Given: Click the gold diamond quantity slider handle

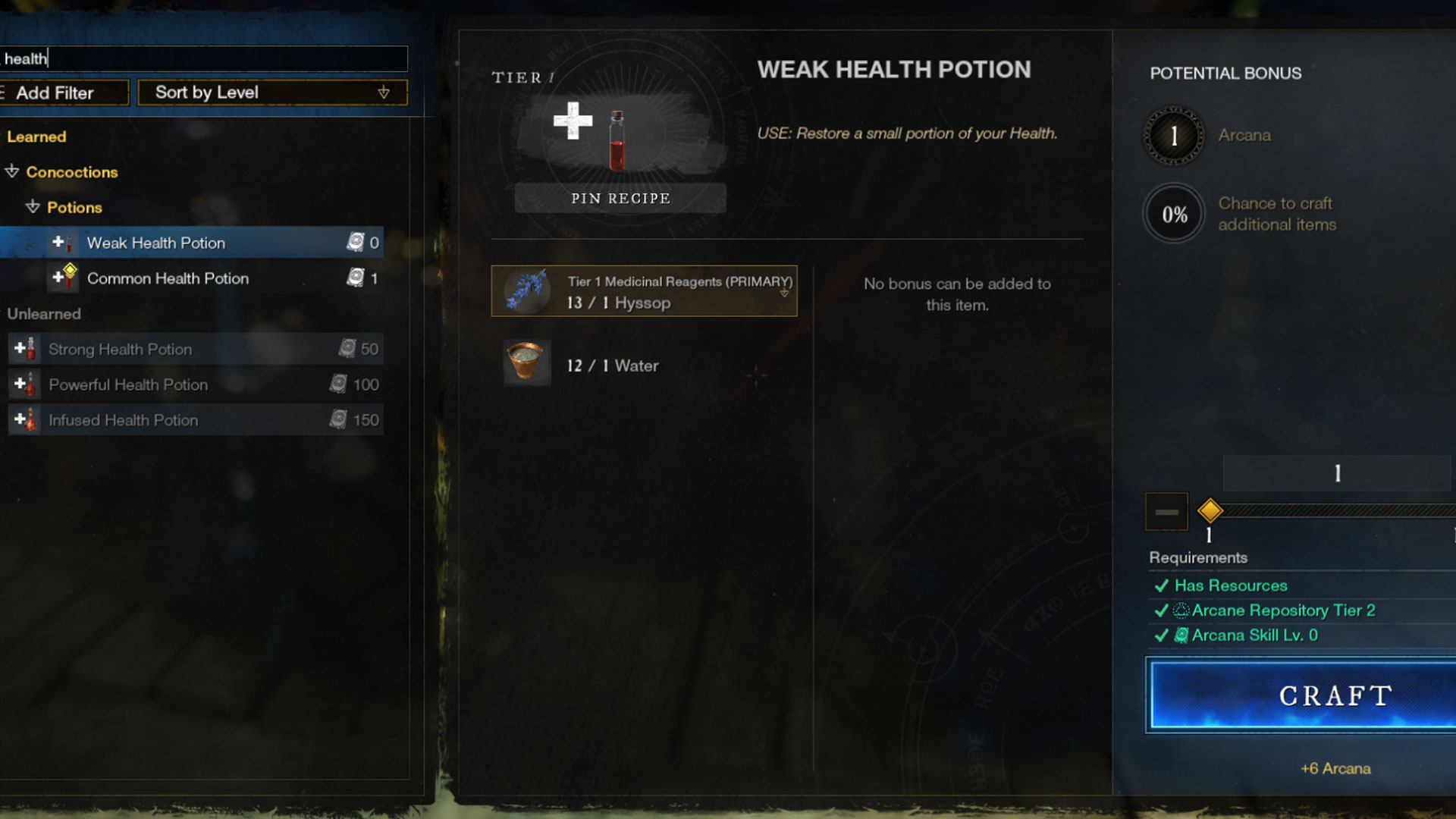Looking at the screenshot, I should pyautogui.click(x=1210, y=511).
